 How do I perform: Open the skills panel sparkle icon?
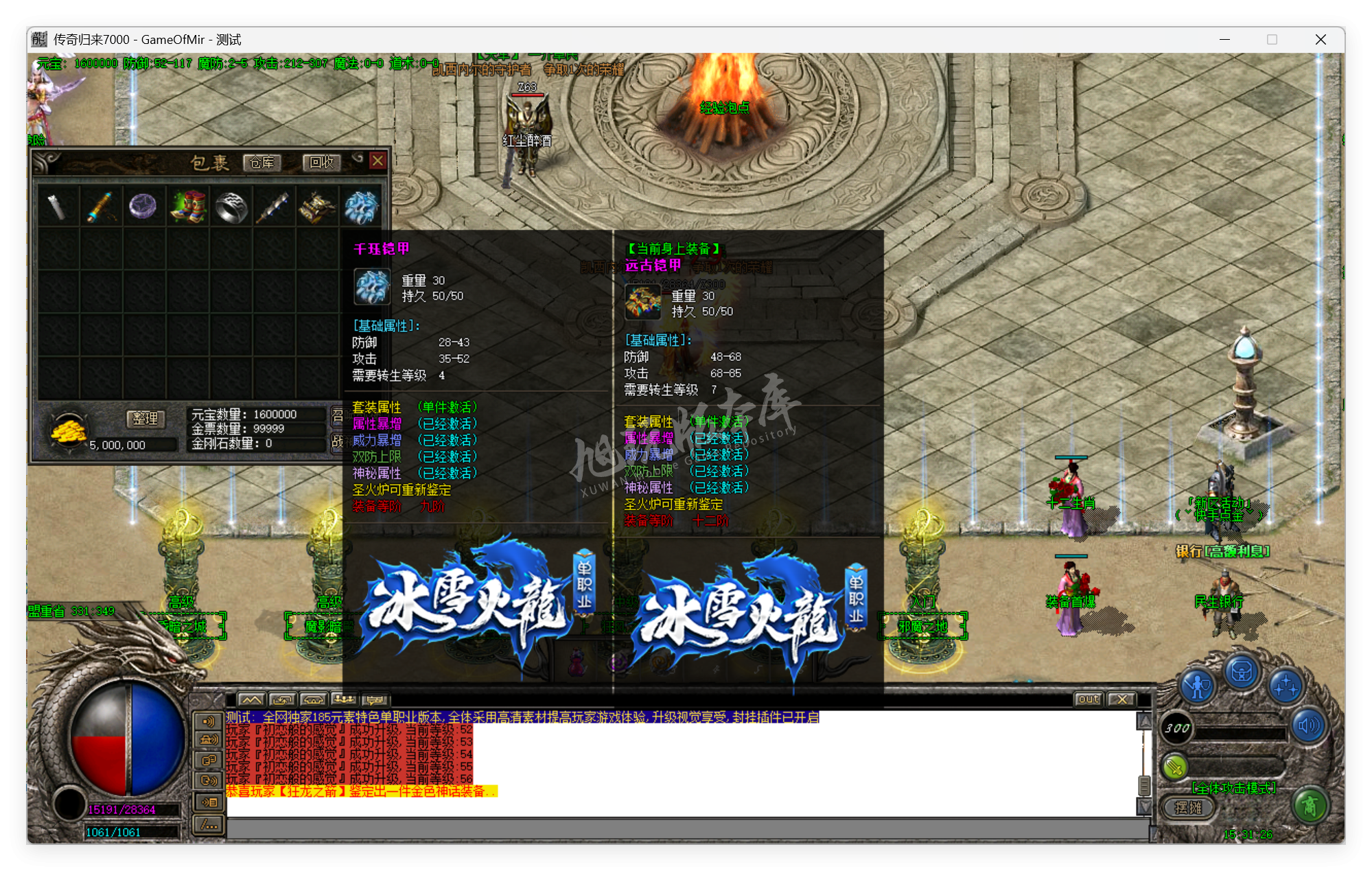tap(1286, 686)
